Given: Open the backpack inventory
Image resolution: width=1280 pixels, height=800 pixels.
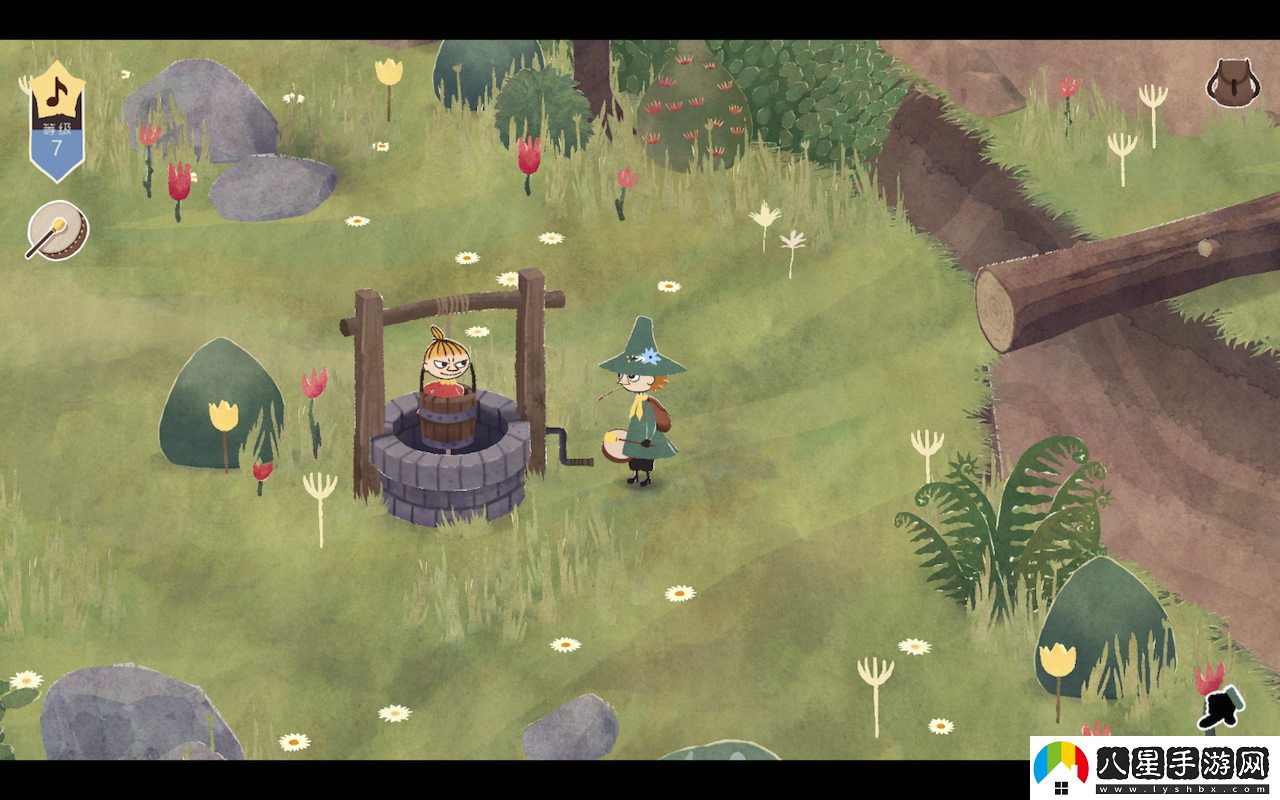Looking at the screenshot, I should click(1232, 83).
